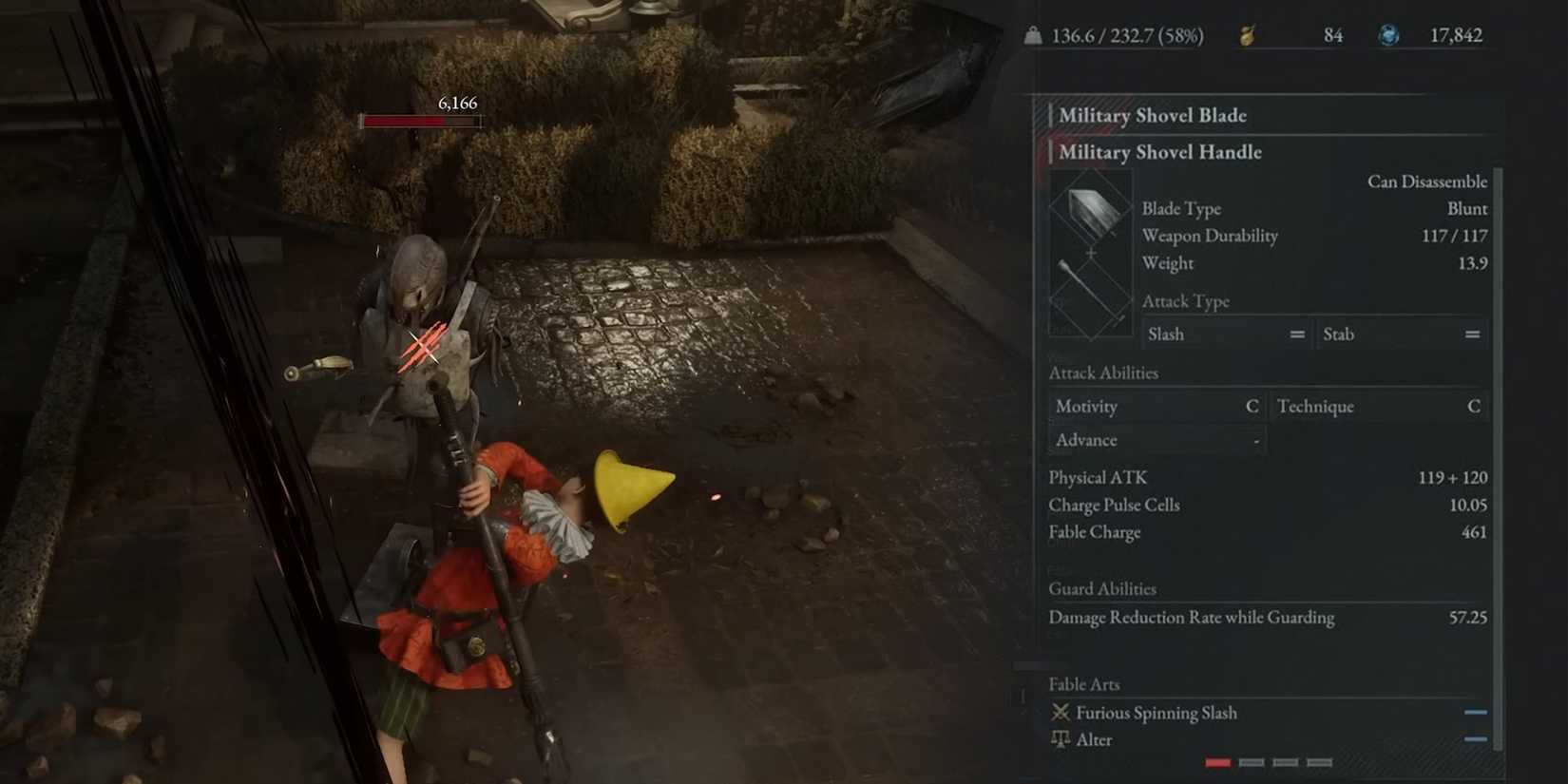
Task: Click the Fable Charge 461 entry
Action: point(1264,532)
